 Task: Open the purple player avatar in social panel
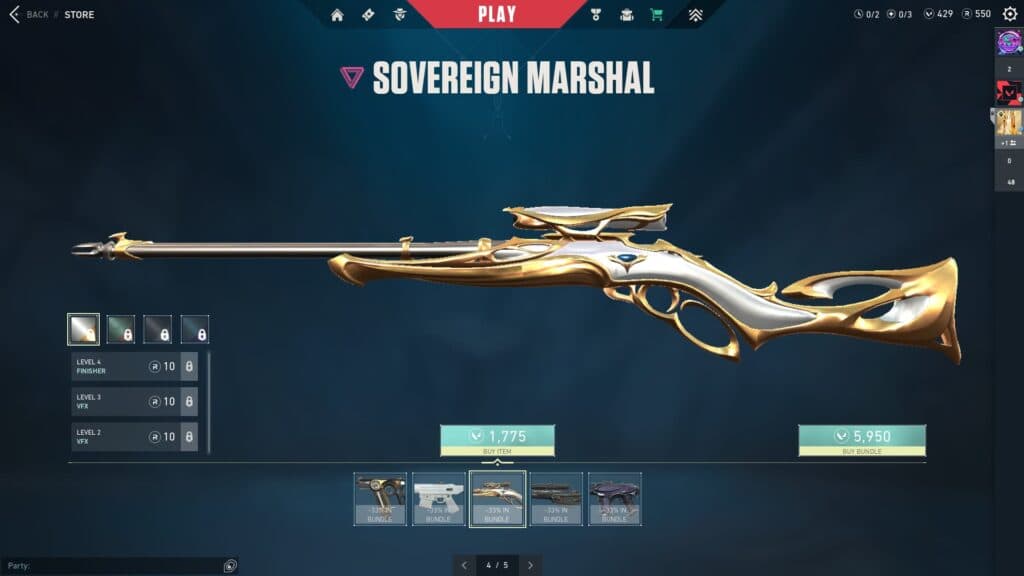coord(1008,42)
